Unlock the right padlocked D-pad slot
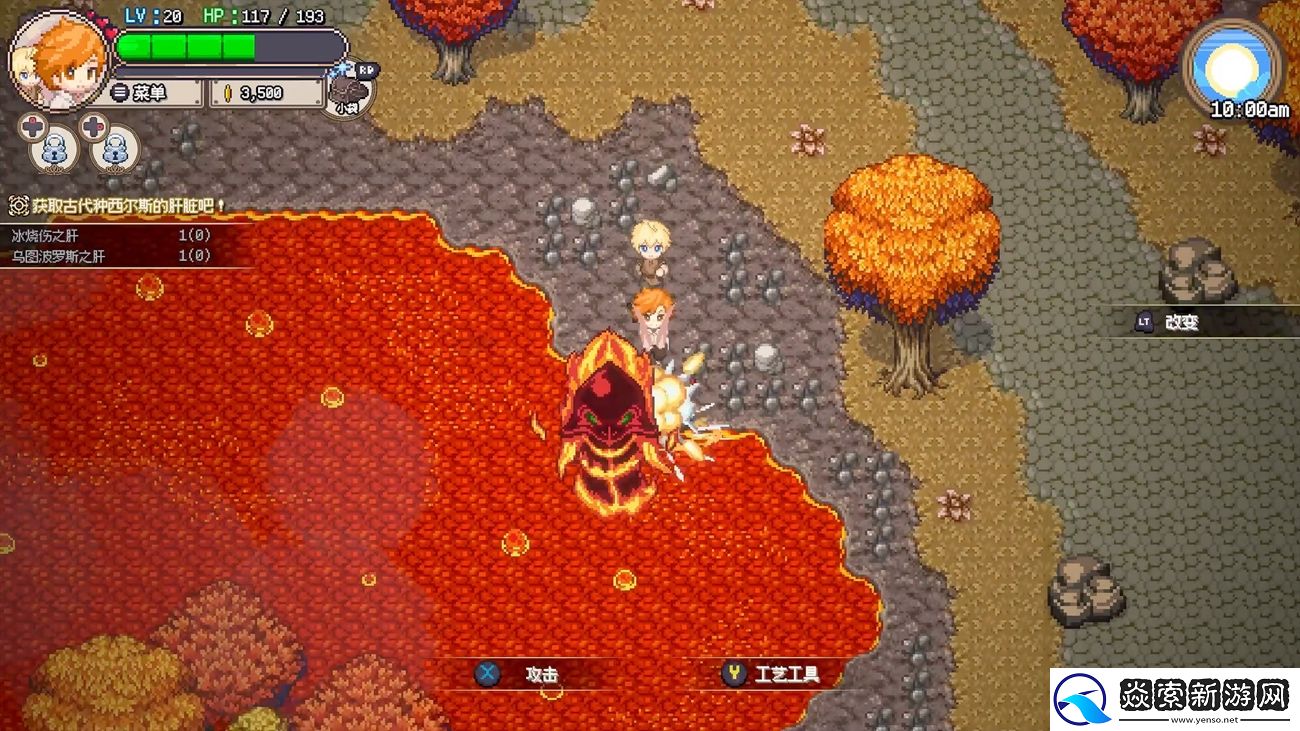Image resolution: width=1300 pixels, height=731 pixels. 115,148
